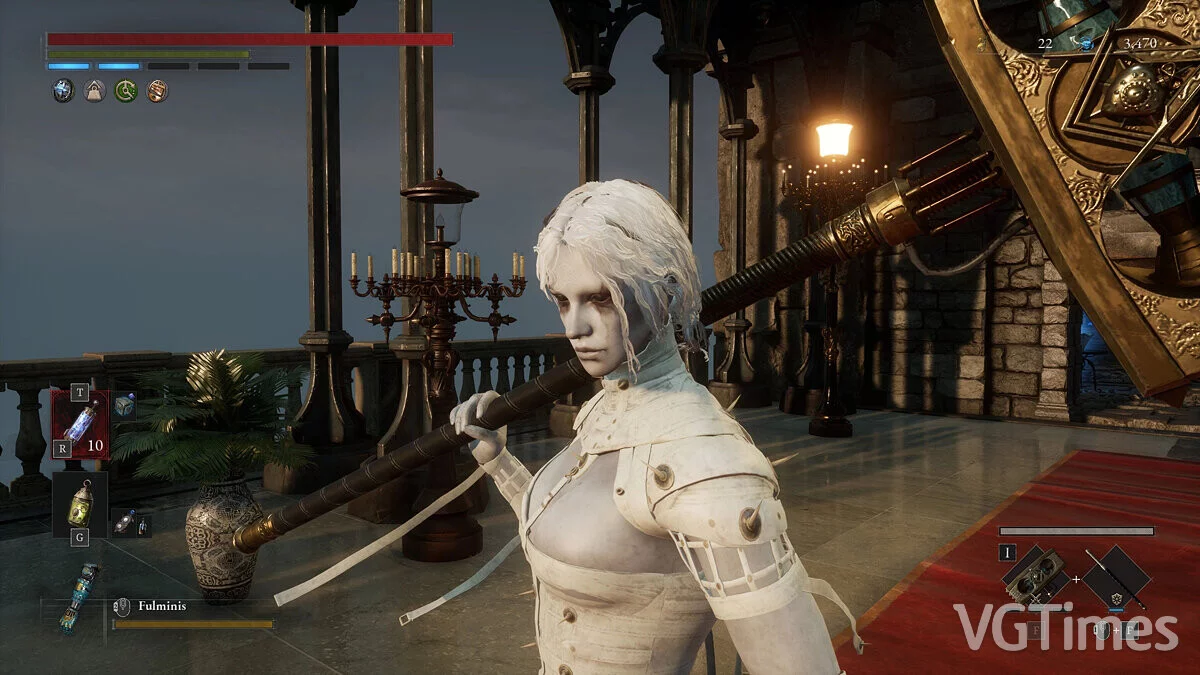Activate the Fulminis Legion Arm
Viewport: 1200px width, 675px height.
click(80, 597)
